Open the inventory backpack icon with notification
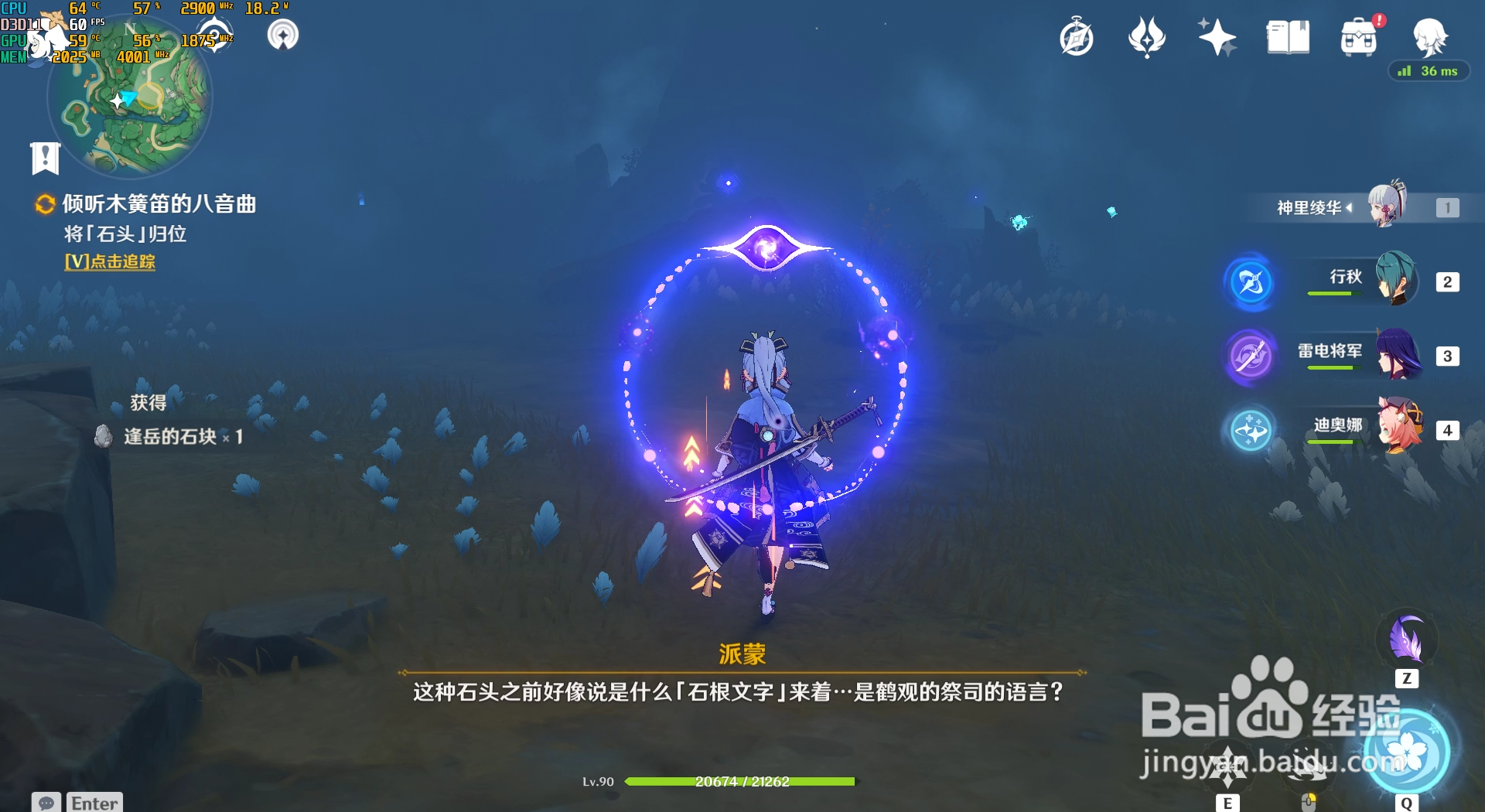This screenshot has width=1485, height=812. 1358,37
